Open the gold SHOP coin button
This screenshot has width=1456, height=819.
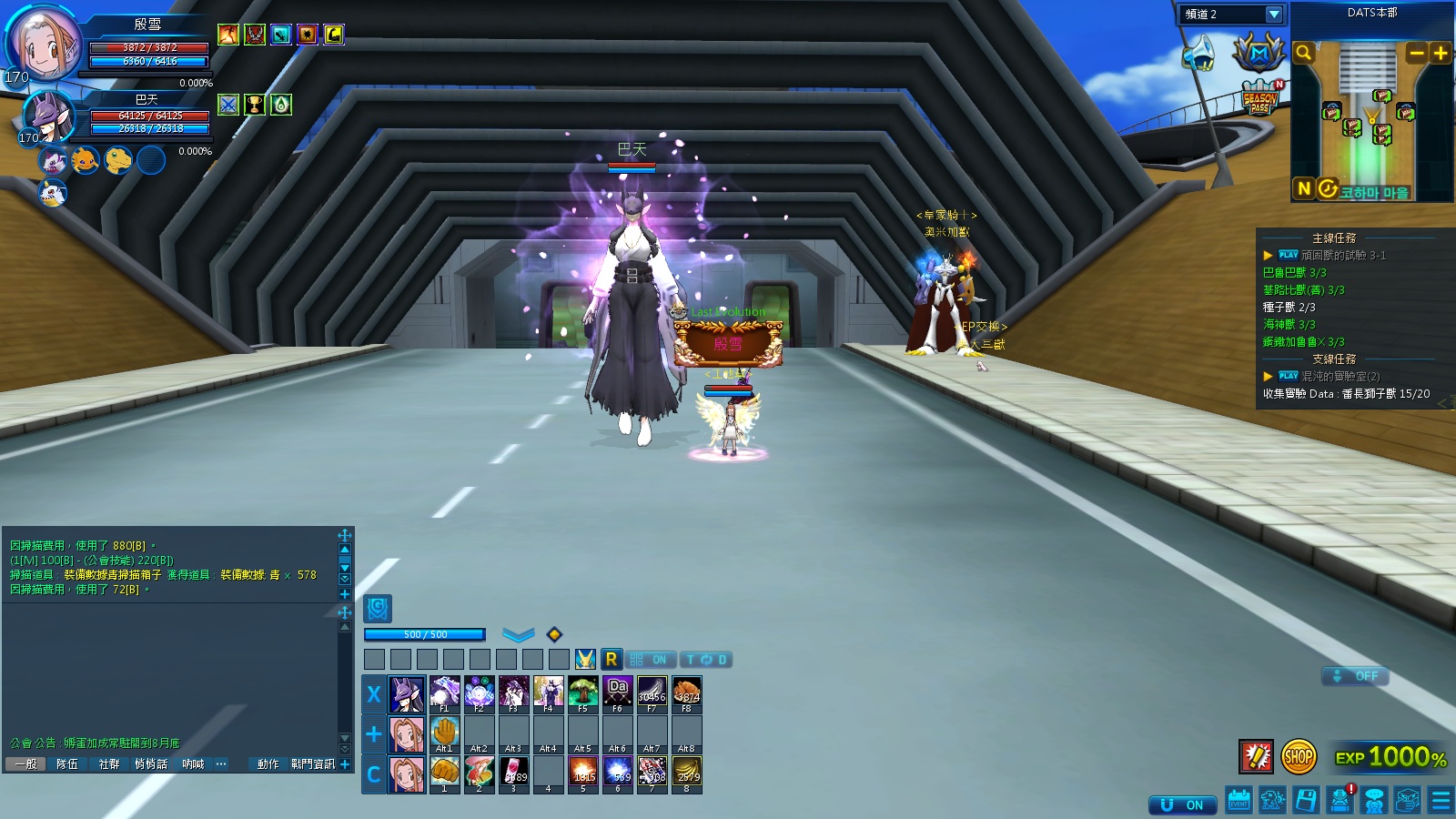1299,755
